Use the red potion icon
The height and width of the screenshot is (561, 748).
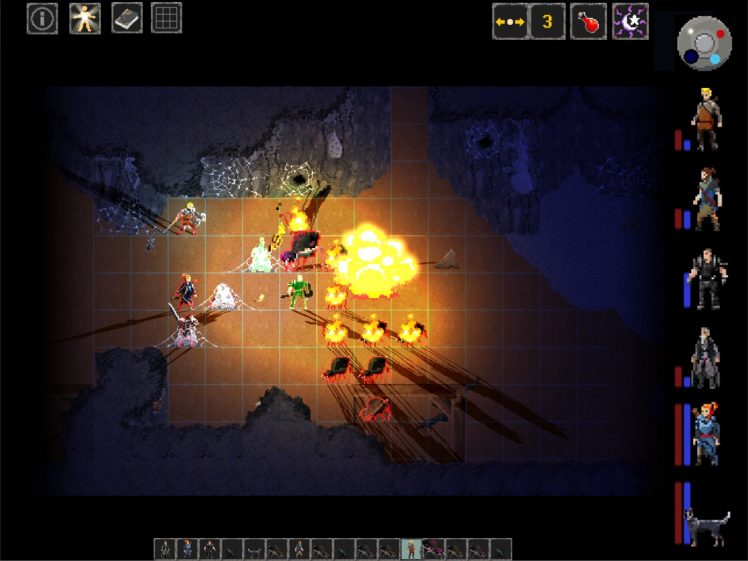coord(588,21)
